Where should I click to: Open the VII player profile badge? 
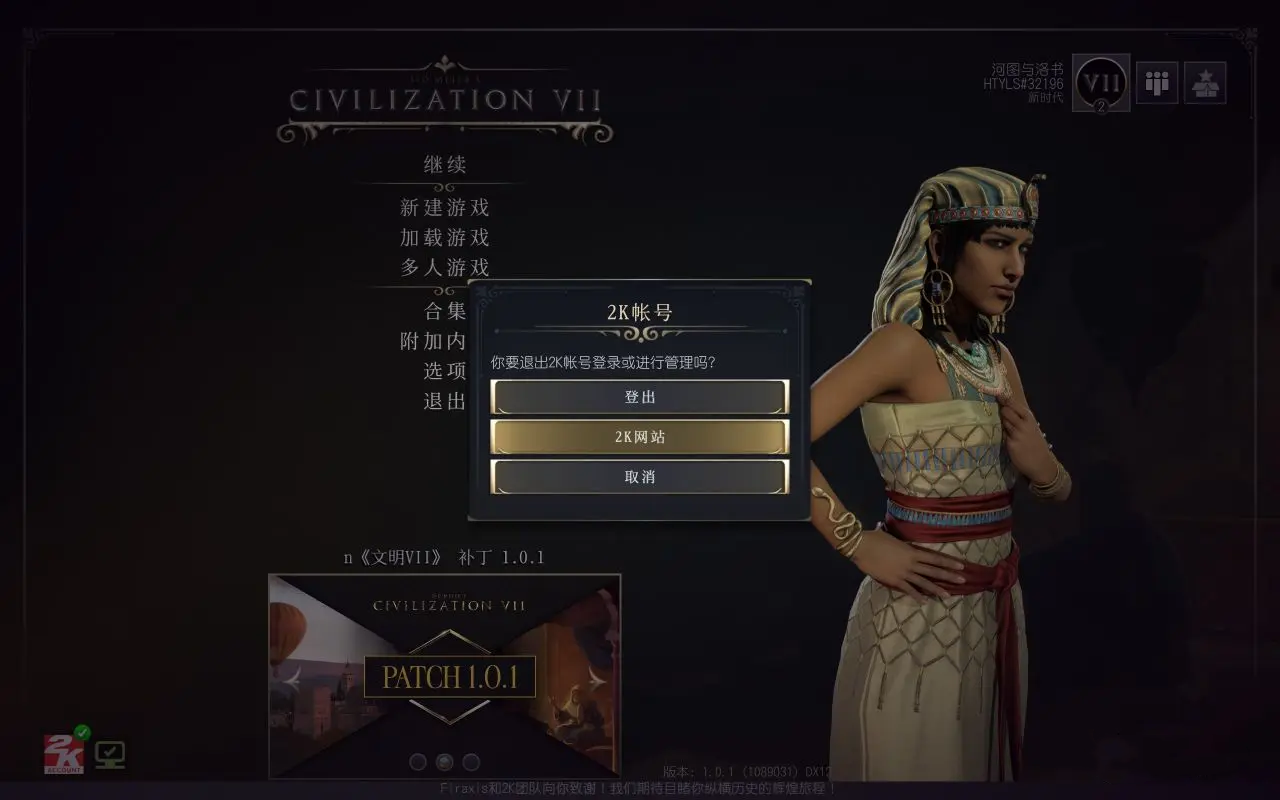pos(1101,83)
